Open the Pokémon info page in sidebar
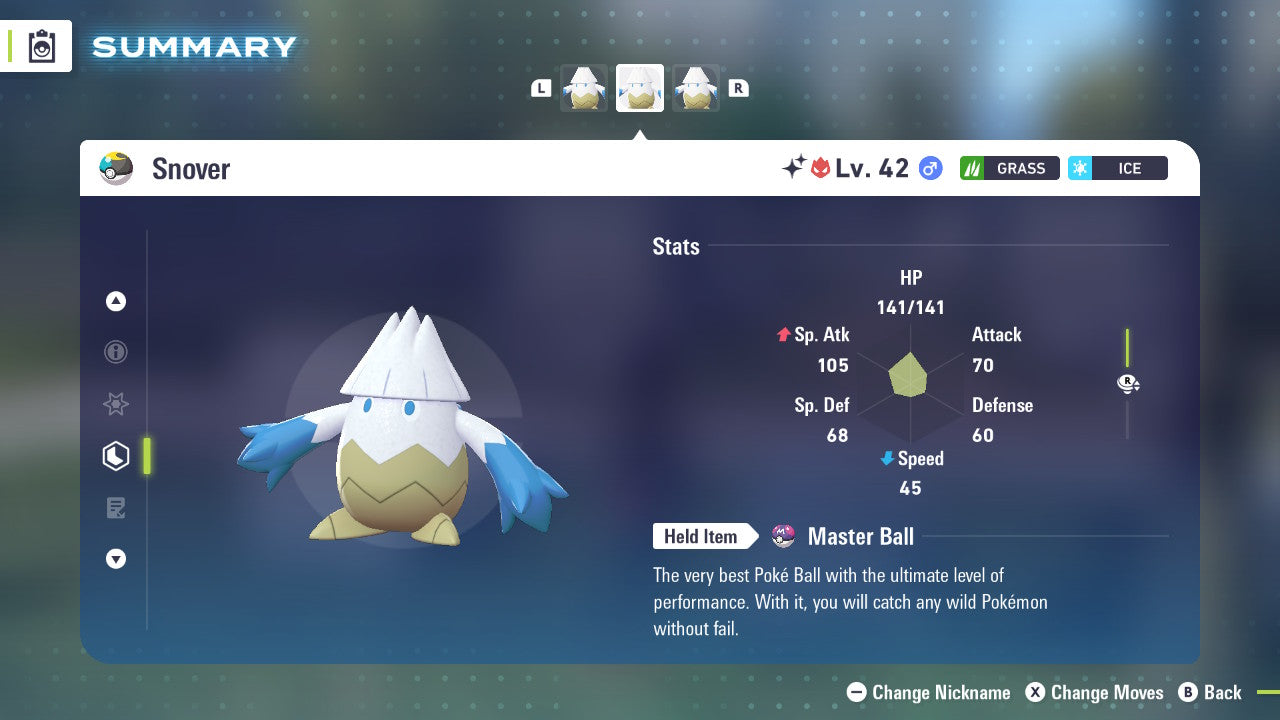 pos(116,352)
